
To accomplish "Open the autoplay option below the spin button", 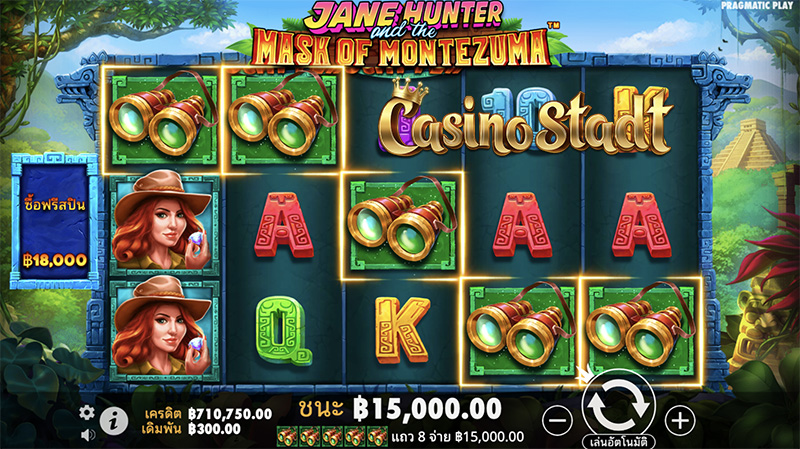I will (x=620, y=440).
